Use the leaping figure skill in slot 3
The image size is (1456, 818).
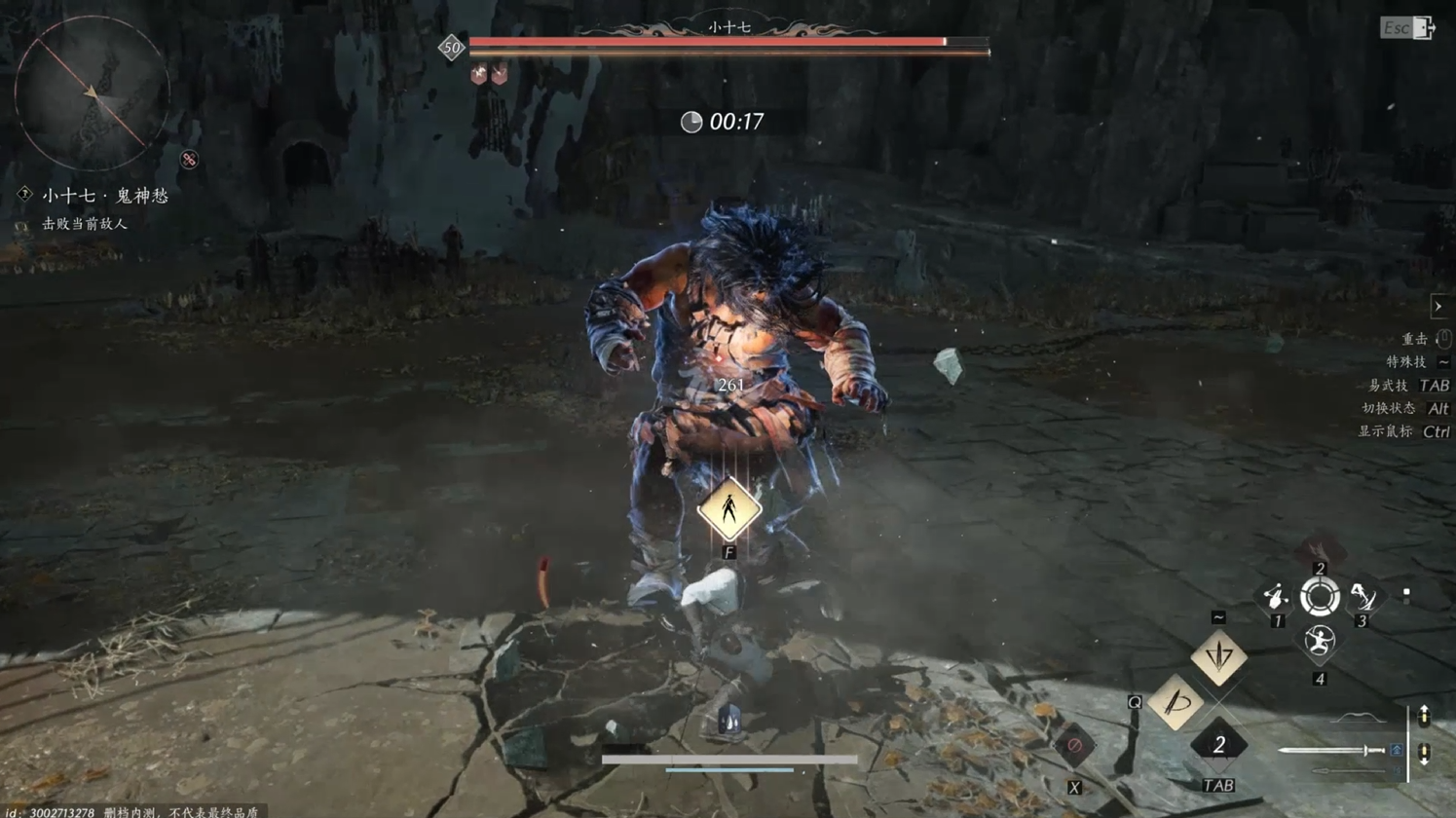(1363, 596)
